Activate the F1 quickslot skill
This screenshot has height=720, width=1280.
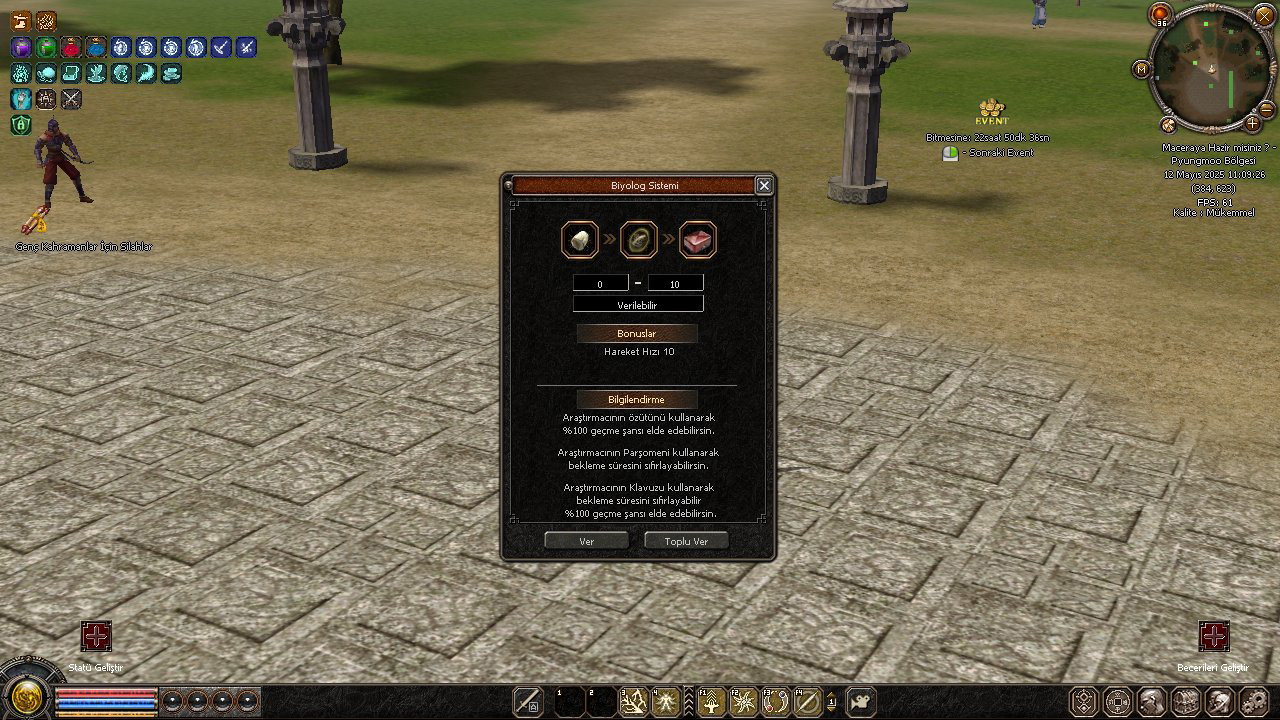711,701
